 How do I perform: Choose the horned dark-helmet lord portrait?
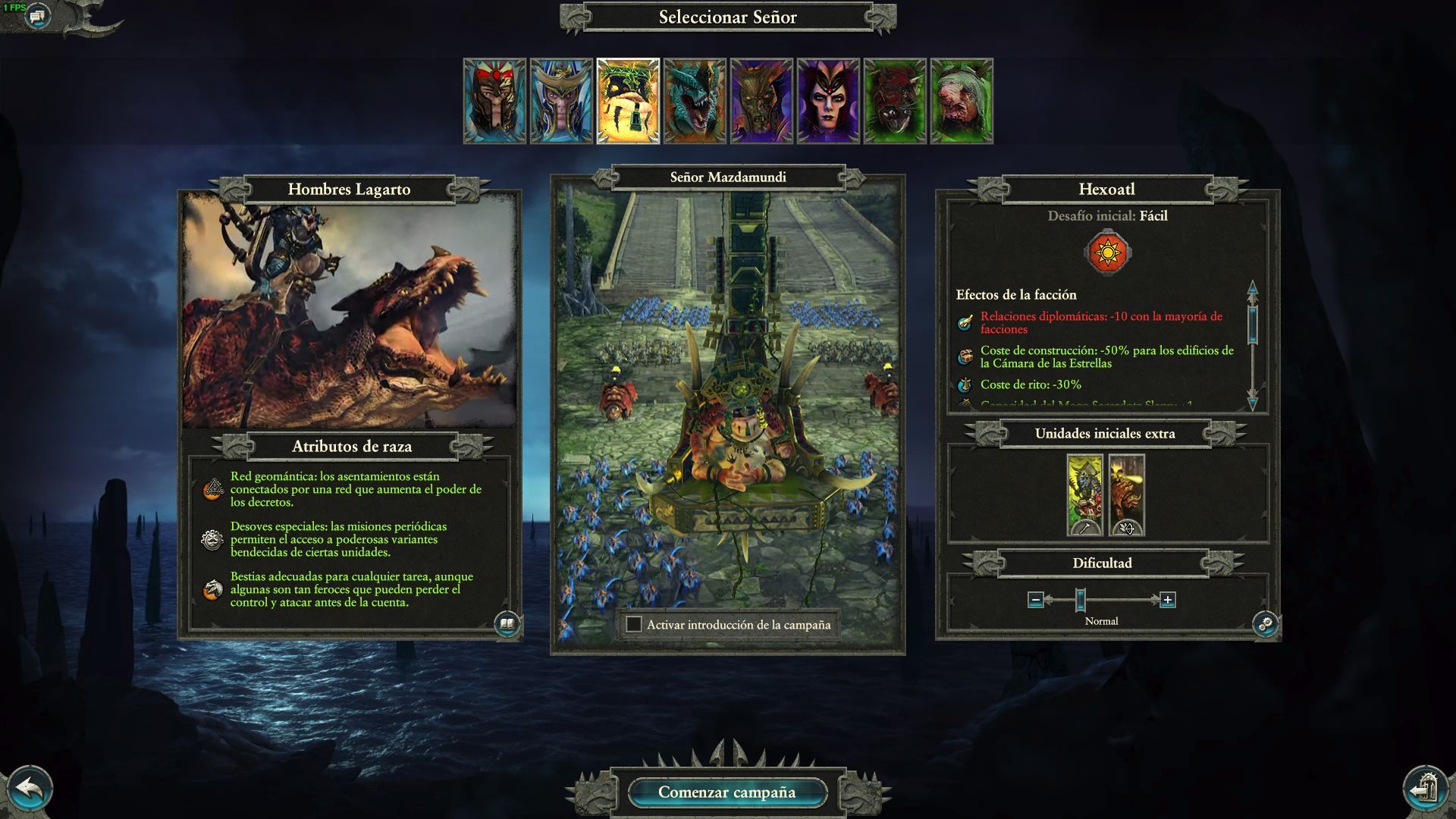coord(761,101)
